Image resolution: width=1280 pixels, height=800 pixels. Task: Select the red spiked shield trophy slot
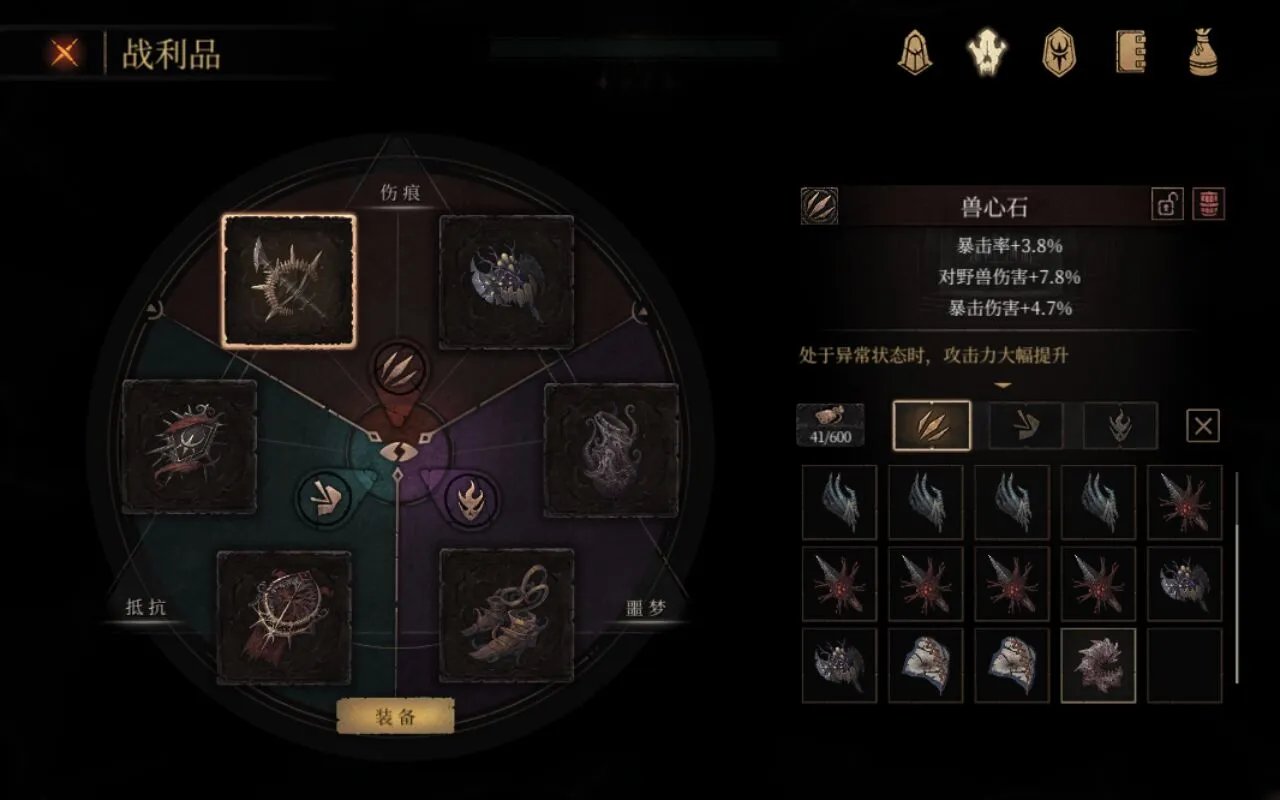click(x=188, y=446)
